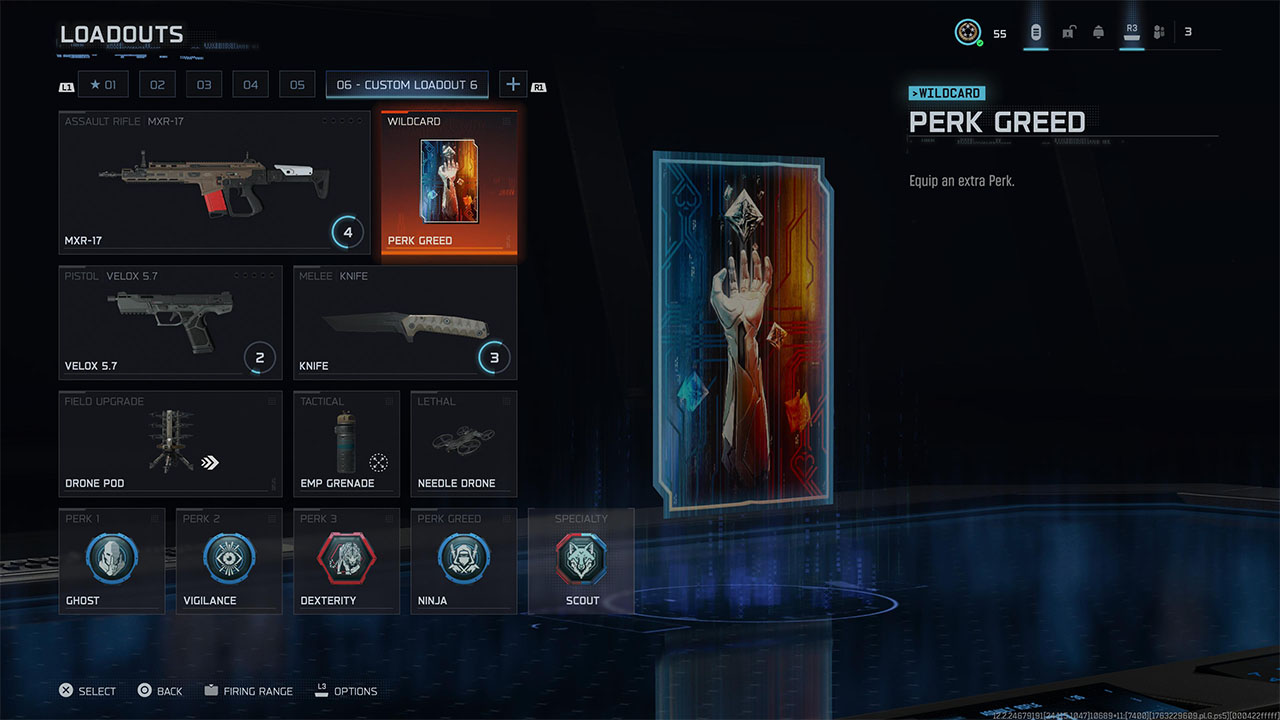Open the Vigilance perk slot

click(229, 560)
